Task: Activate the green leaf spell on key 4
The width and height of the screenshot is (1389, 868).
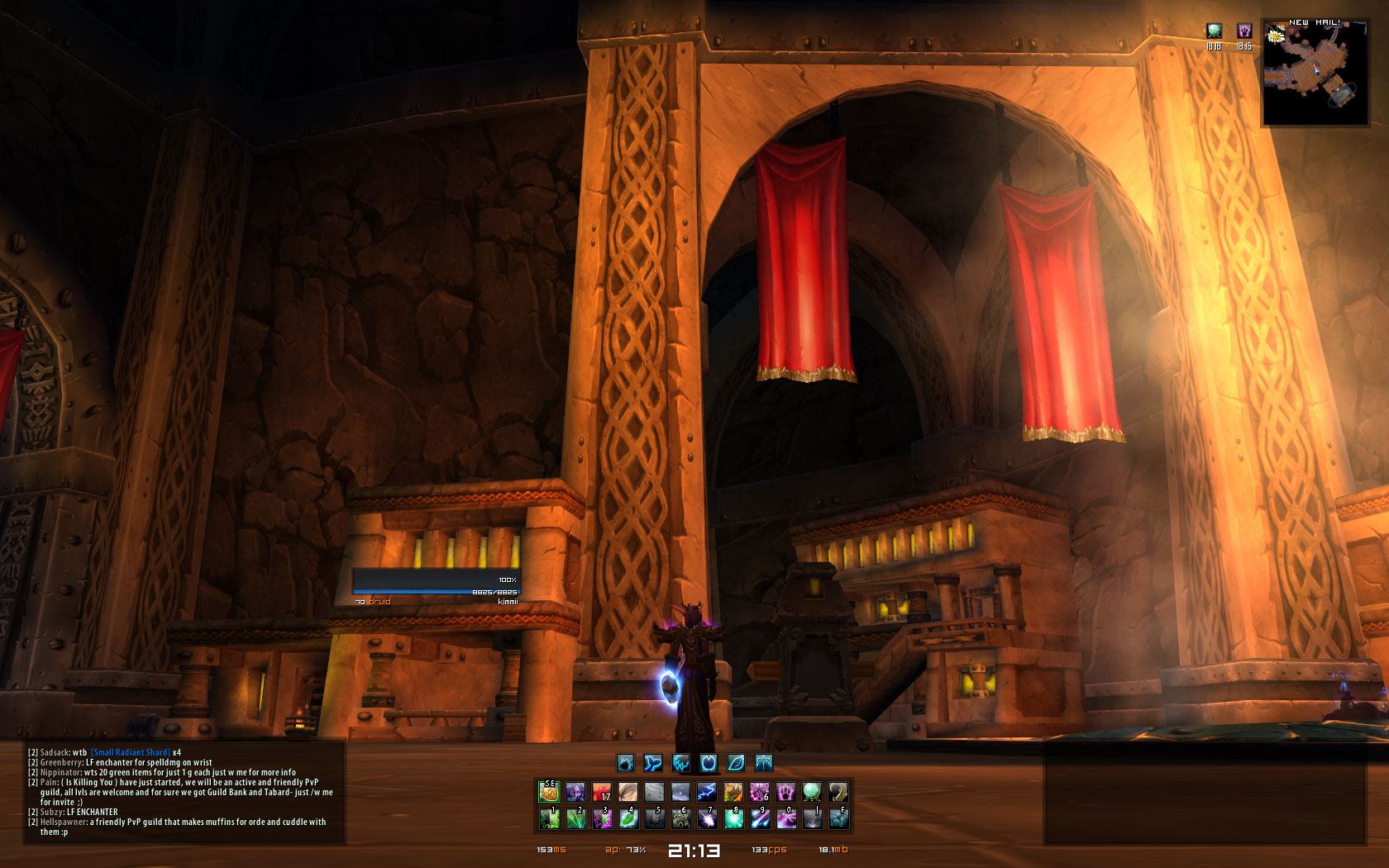Action: (628, 818)
